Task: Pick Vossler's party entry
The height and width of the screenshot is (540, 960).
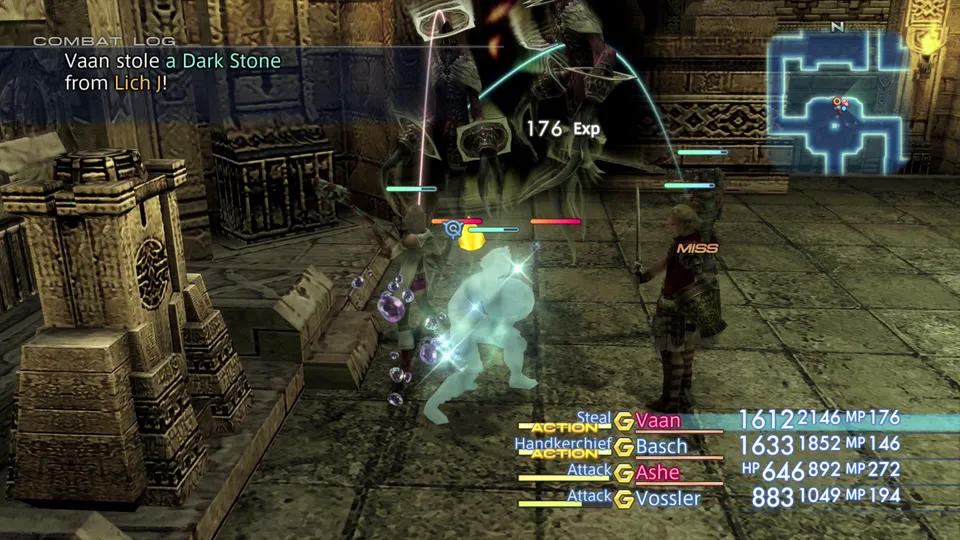Action: (668, 497)
